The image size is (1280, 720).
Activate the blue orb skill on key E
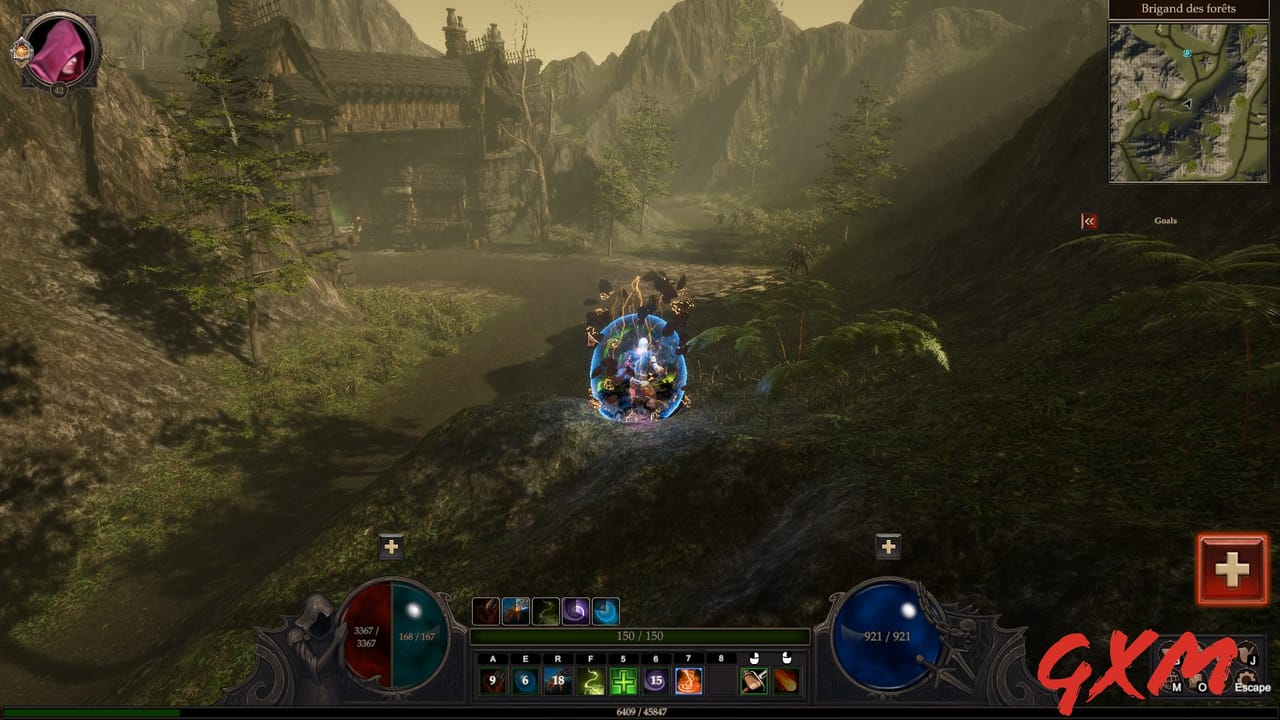[525, 681]
